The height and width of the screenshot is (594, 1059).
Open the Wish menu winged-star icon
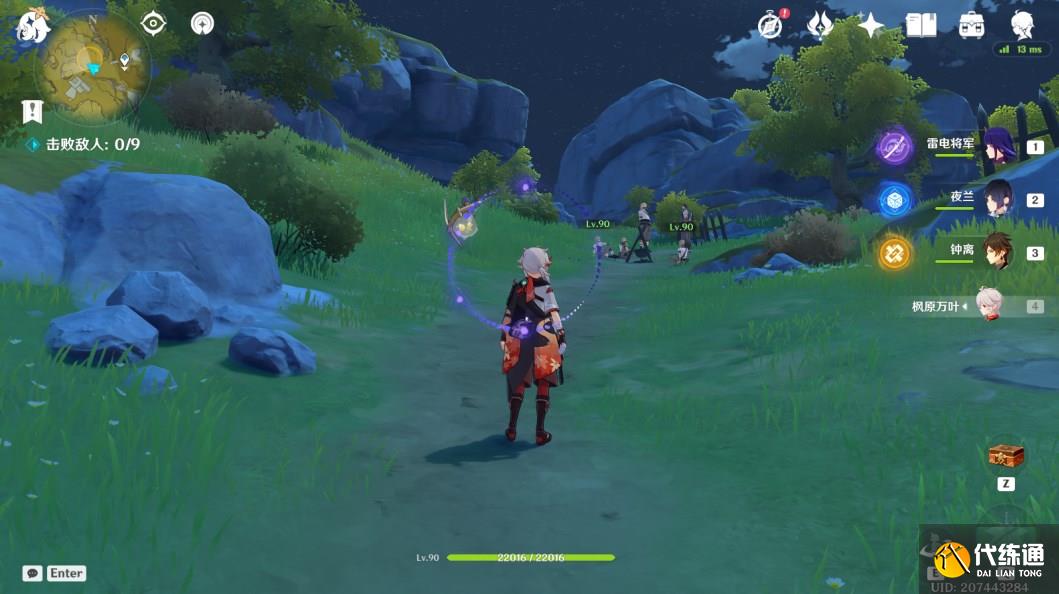coord(820,25)
